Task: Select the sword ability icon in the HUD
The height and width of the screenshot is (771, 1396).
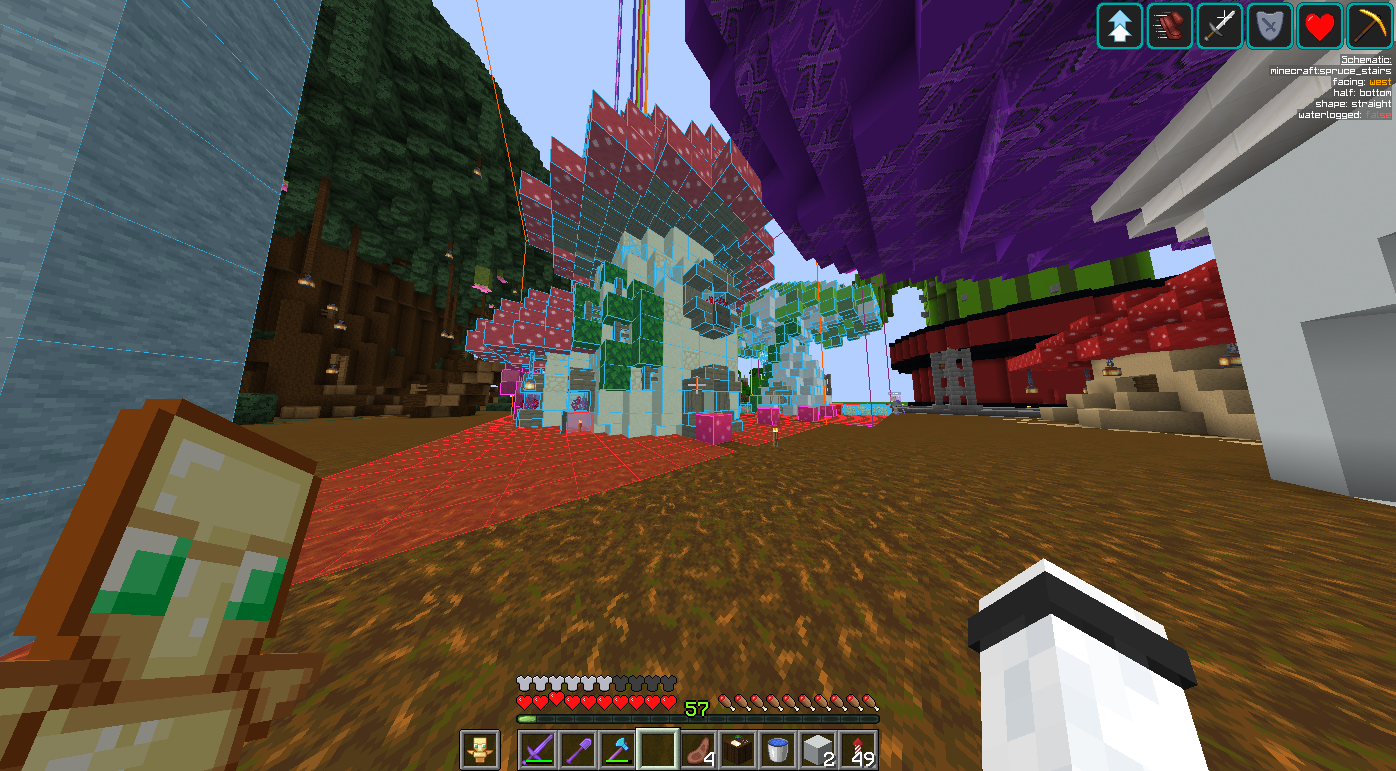Action: (1219, 27)
